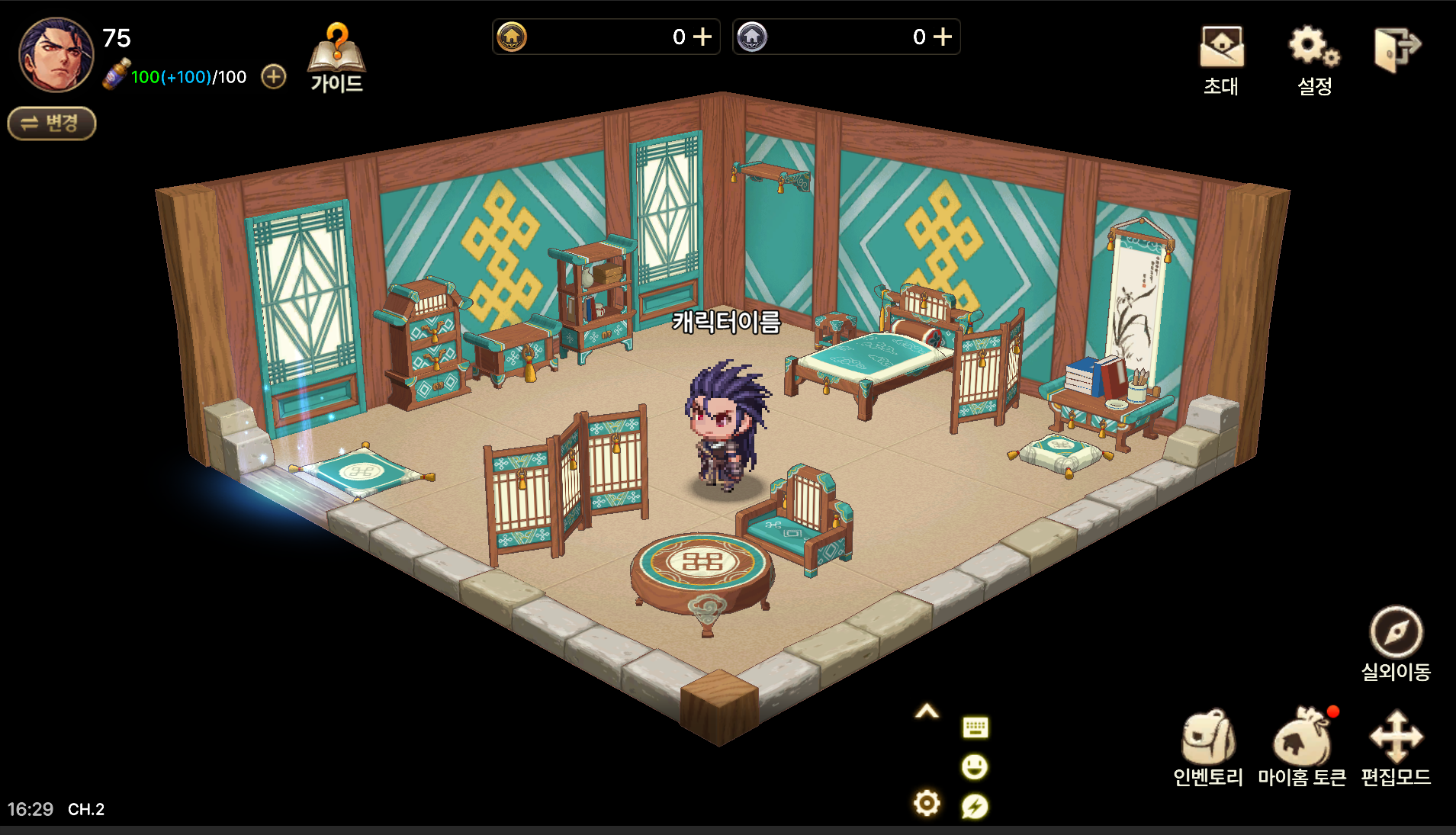Open the 인벤토리 backpack
Image resolution: width=1456 pixels, height=835 pixels.
click(1208, 747)
